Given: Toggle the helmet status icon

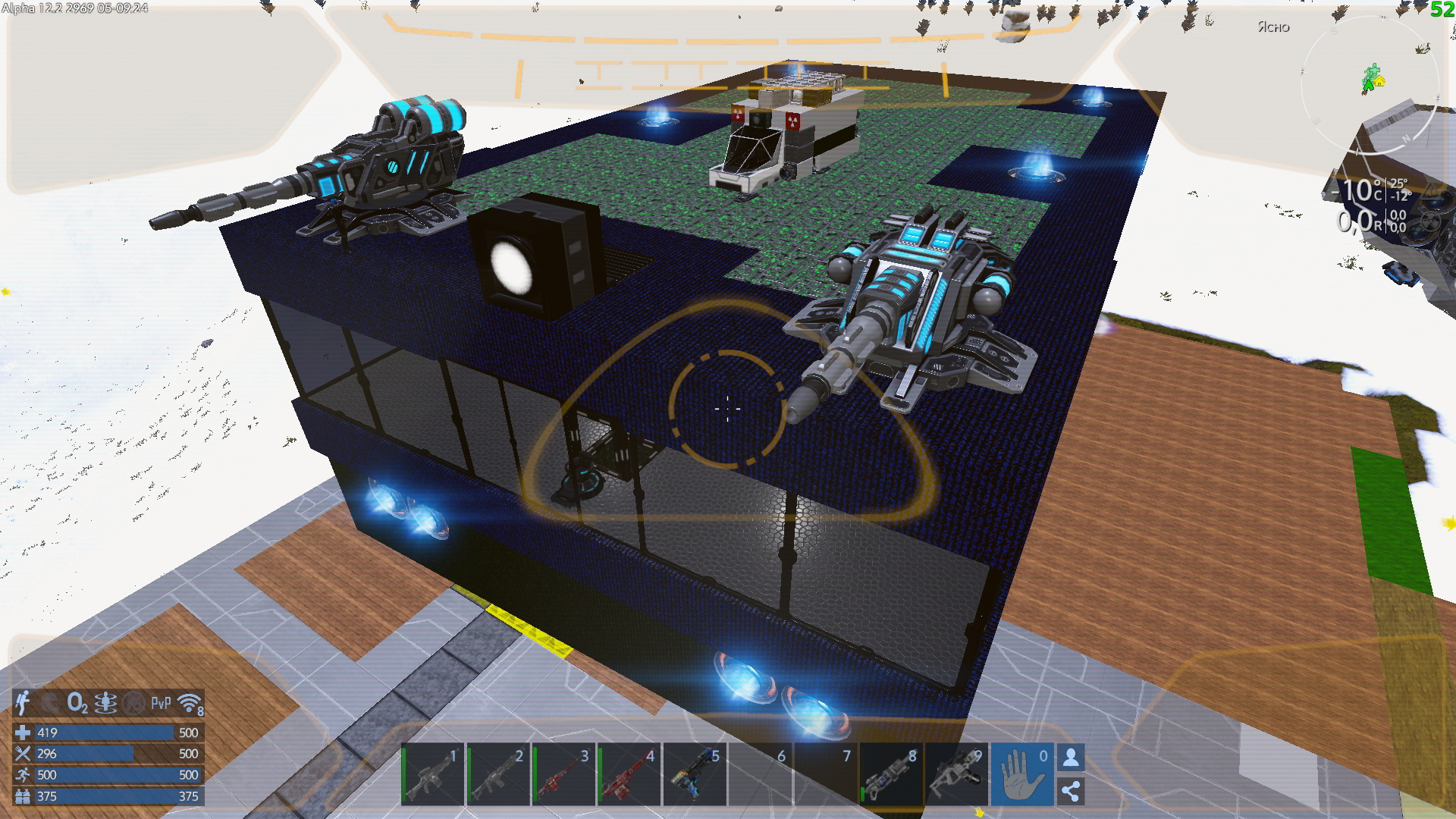Looking at the screenshot, I should point(51,703).
